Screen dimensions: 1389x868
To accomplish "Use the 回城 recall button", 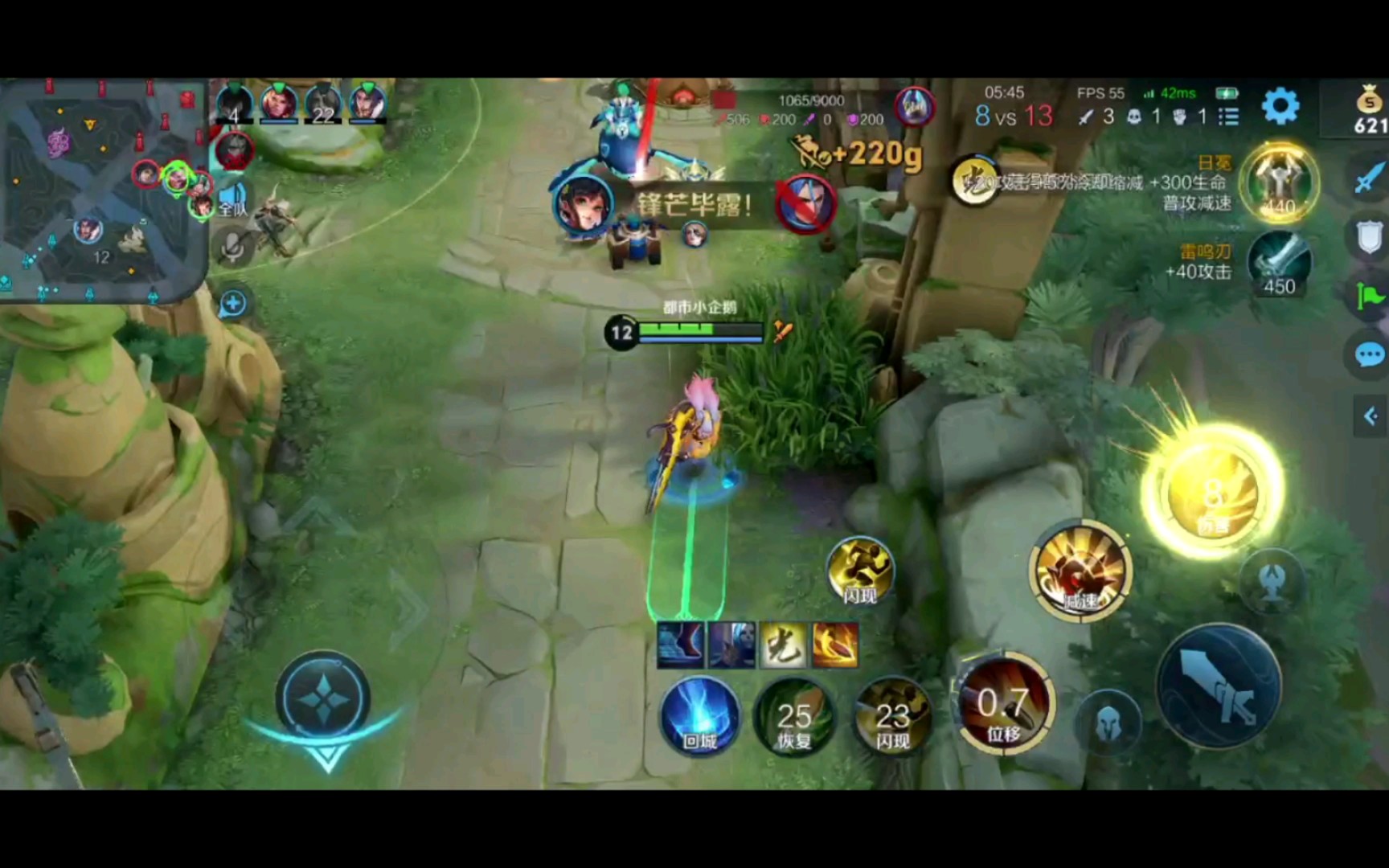I will click(x=699, y=715).
